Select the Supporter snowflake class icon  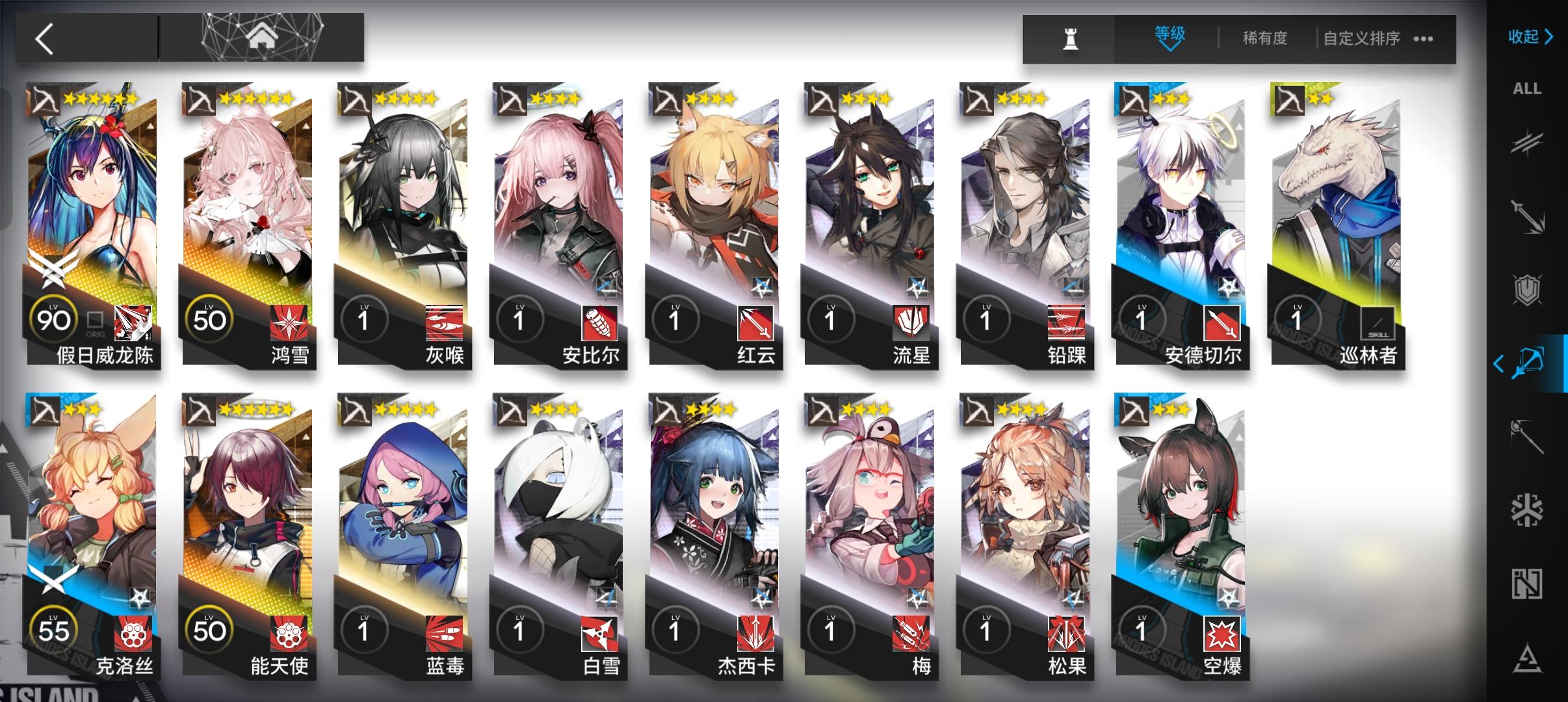(x=1528, y=509)
